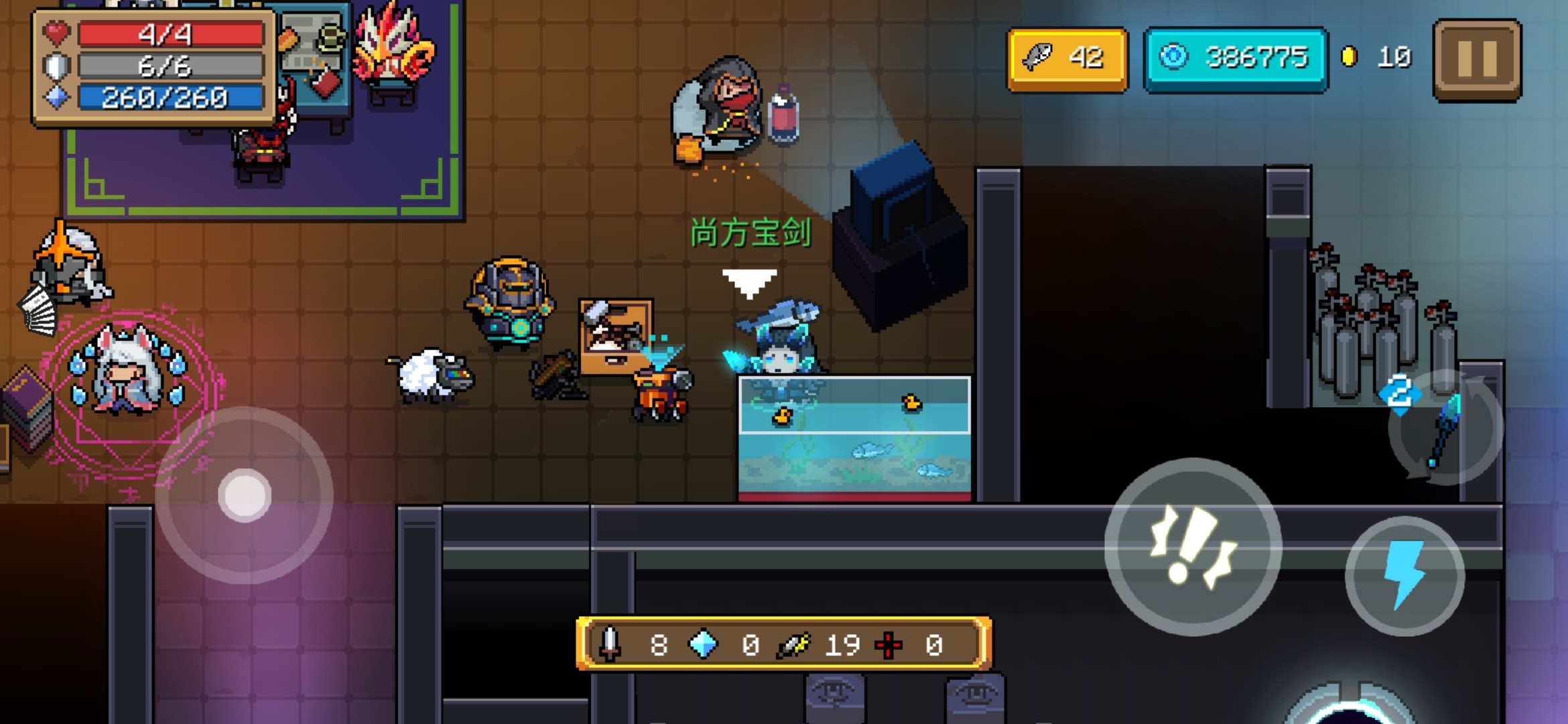
Task: Tap the virtual movement joystick
Action: (x=245, y=495)
